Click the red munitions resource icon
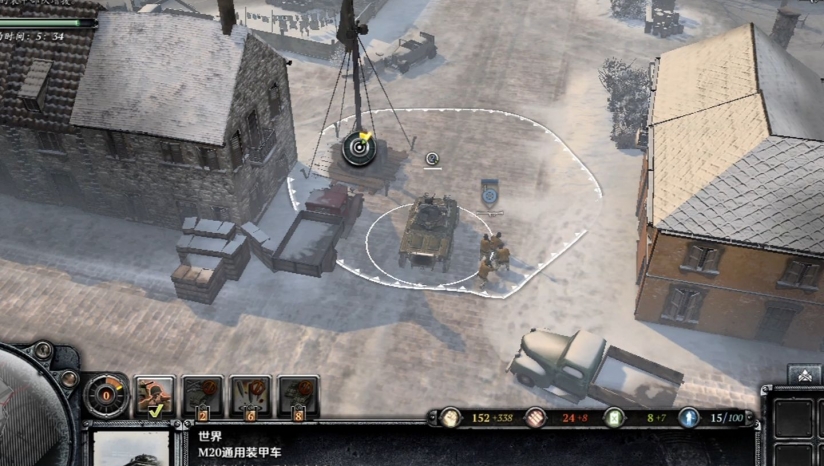Image resolution: width=824 pixels, height=466 pixels. 538,418
